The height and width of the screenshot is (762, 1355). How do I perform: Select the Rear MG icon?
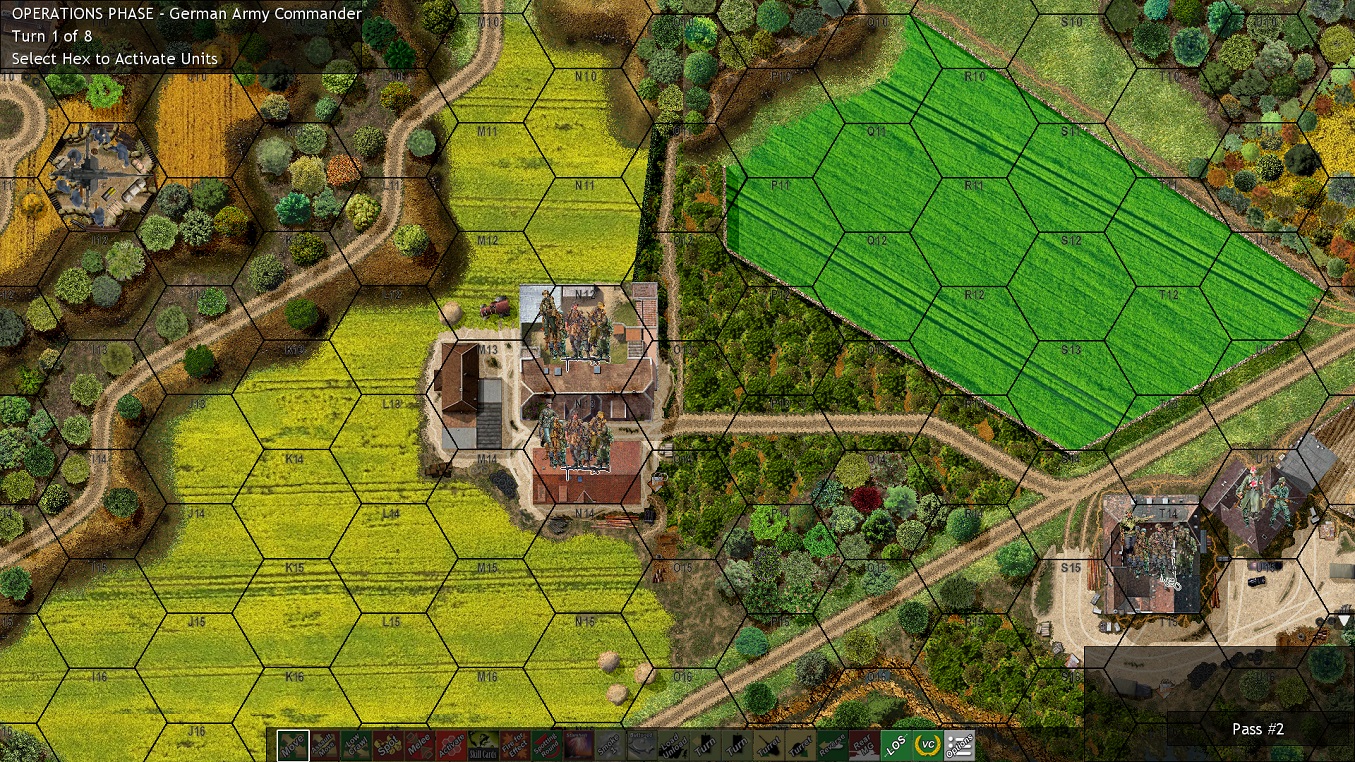[863, 745]
